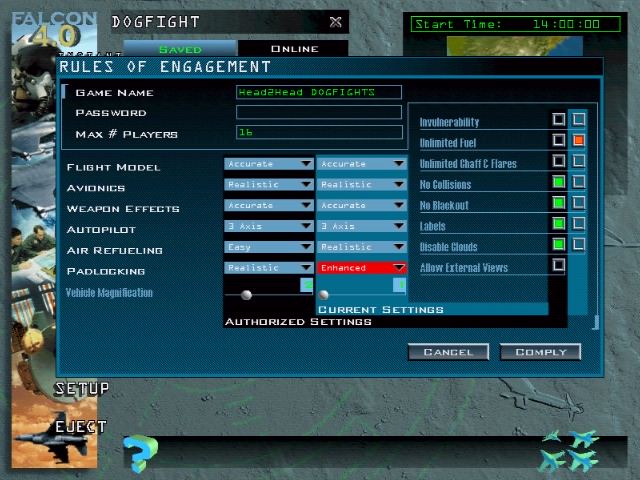The width and height of the screenshot is (640, 480).
Task: Open the Setup menu
Action: point(82,388)
